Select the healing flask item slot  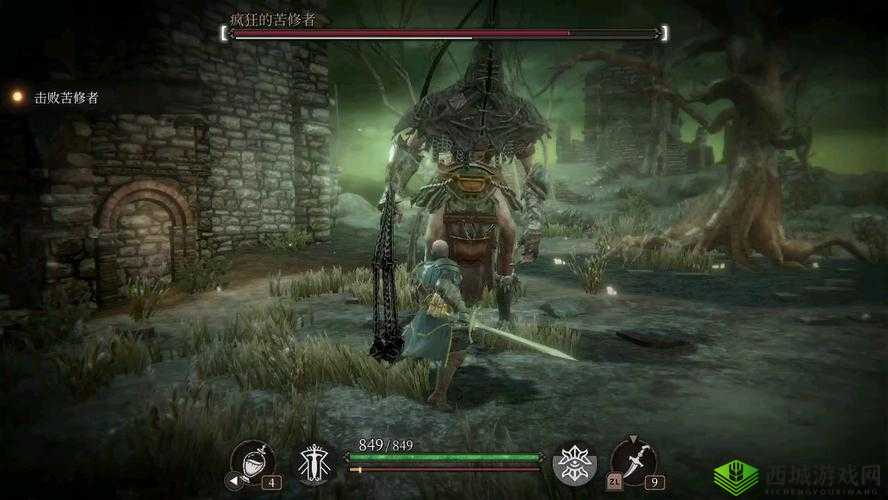(x=250, y=461)
